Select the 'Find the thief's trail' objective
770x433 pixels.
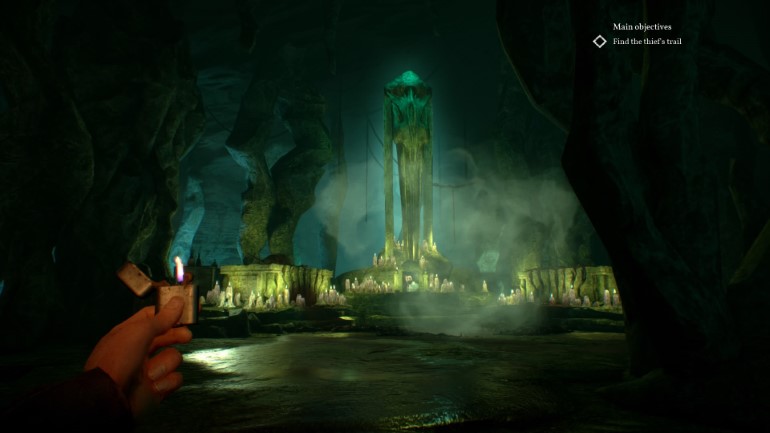pyautogui.click(x=647, y=41)
